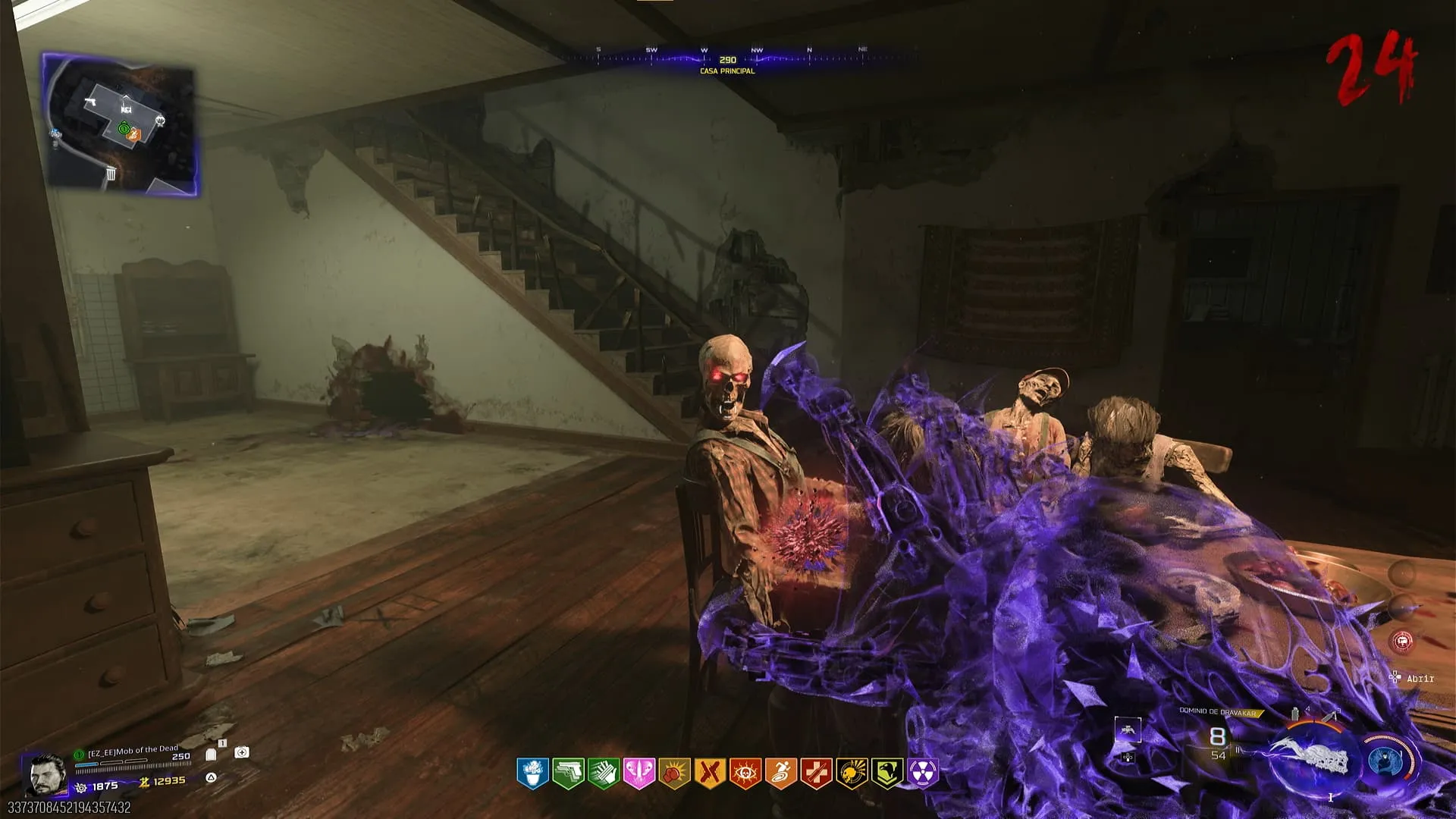
Task: Click the trash can marker on minimap
Action: (x=111, y=174)
